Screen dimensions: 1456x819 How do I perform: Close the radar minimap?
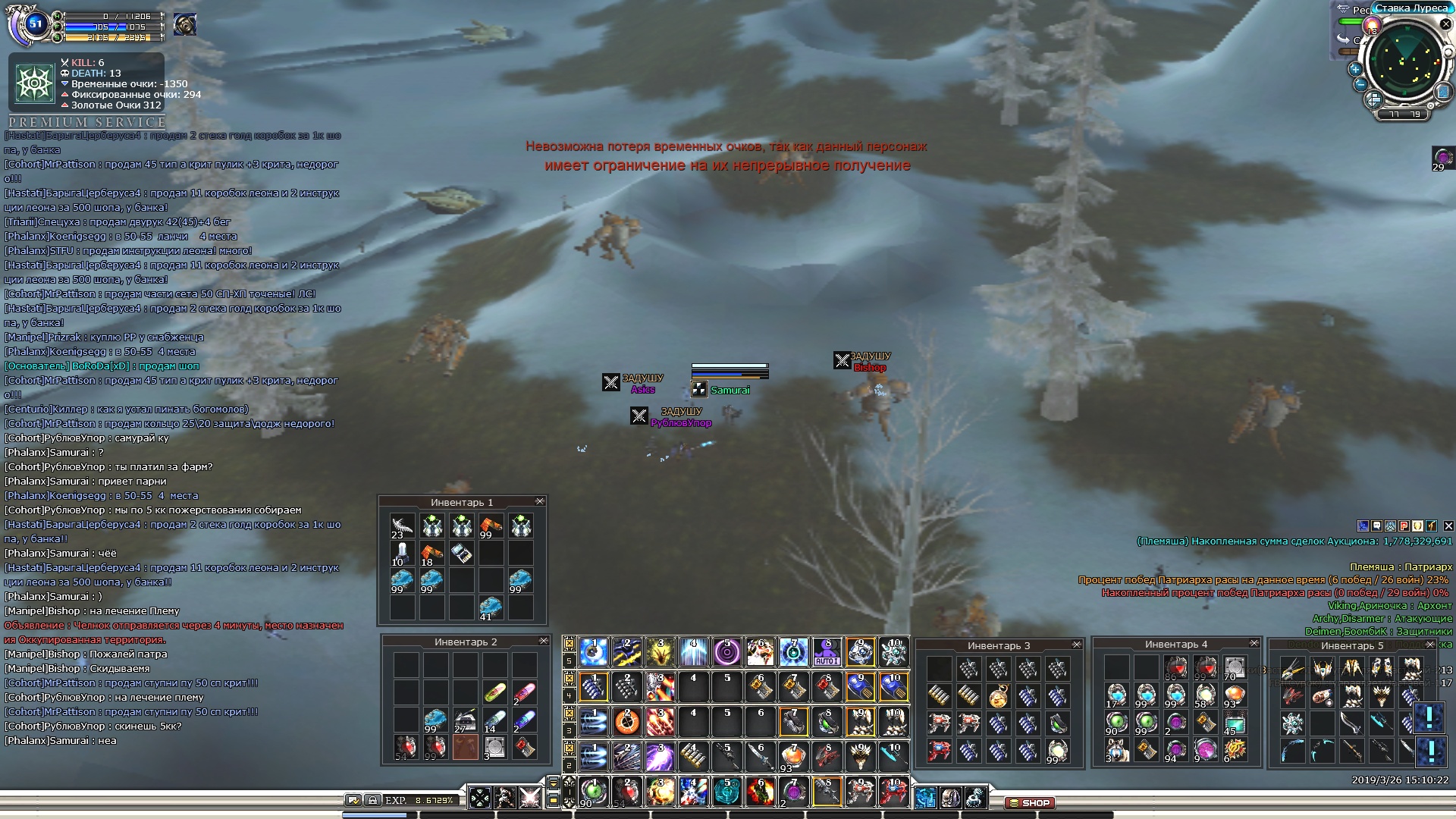[x=1445, y=24]
